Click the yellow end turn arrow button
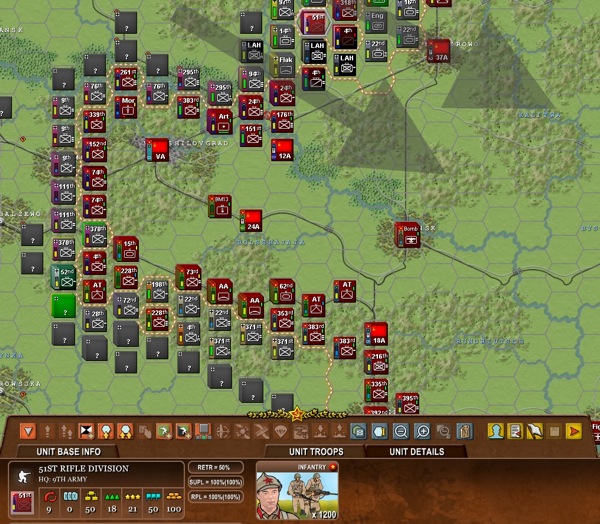The image size is (600, 524). point(573,431)
